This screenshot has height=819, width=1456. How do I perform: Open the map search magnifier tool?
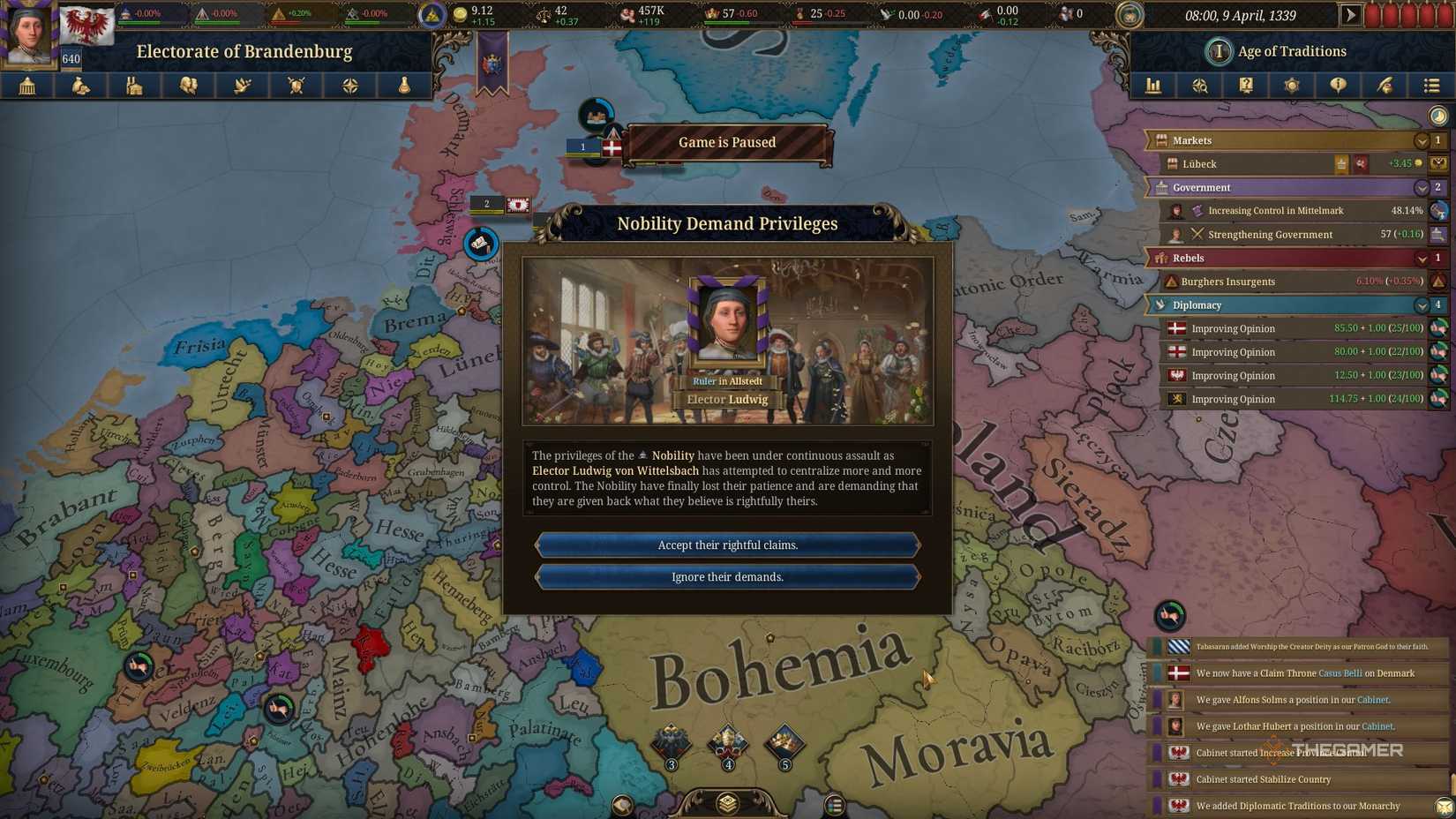pos(1200,86)
